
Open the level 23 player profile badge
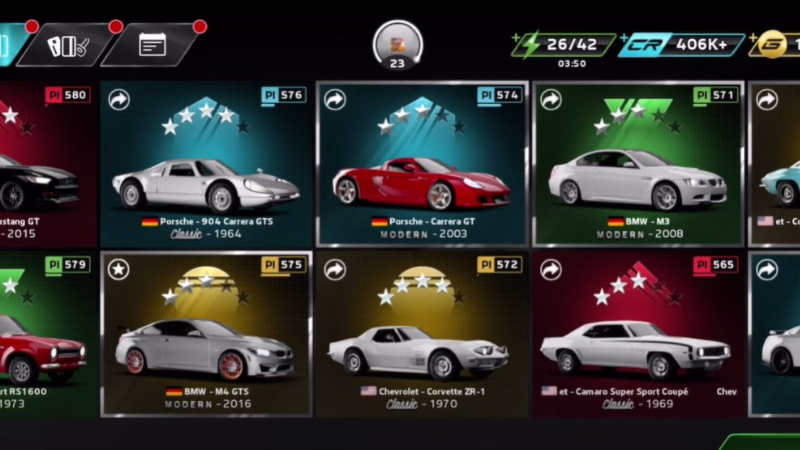click(x=397, y=45)
